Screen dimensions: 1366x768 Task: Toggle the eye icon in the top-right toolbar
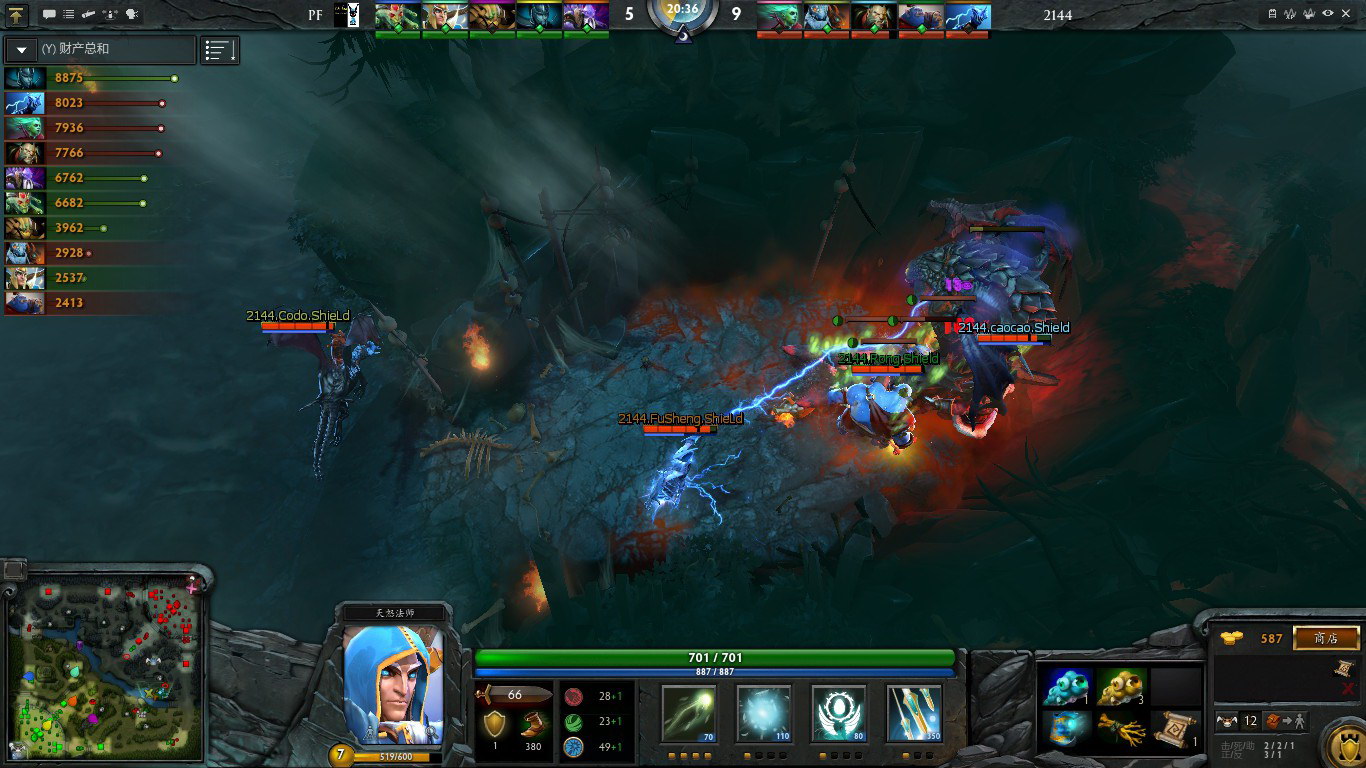(1328, 14)
